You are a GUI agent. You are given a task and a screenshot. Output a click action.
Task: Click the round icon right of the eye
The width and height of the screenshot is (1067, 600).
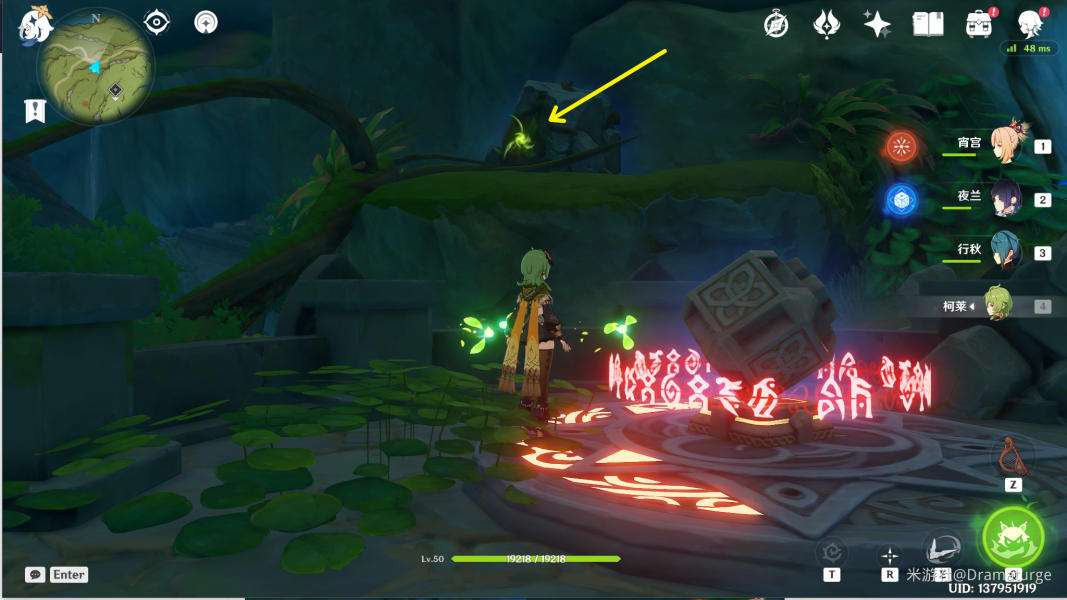[x=206, y=22]
